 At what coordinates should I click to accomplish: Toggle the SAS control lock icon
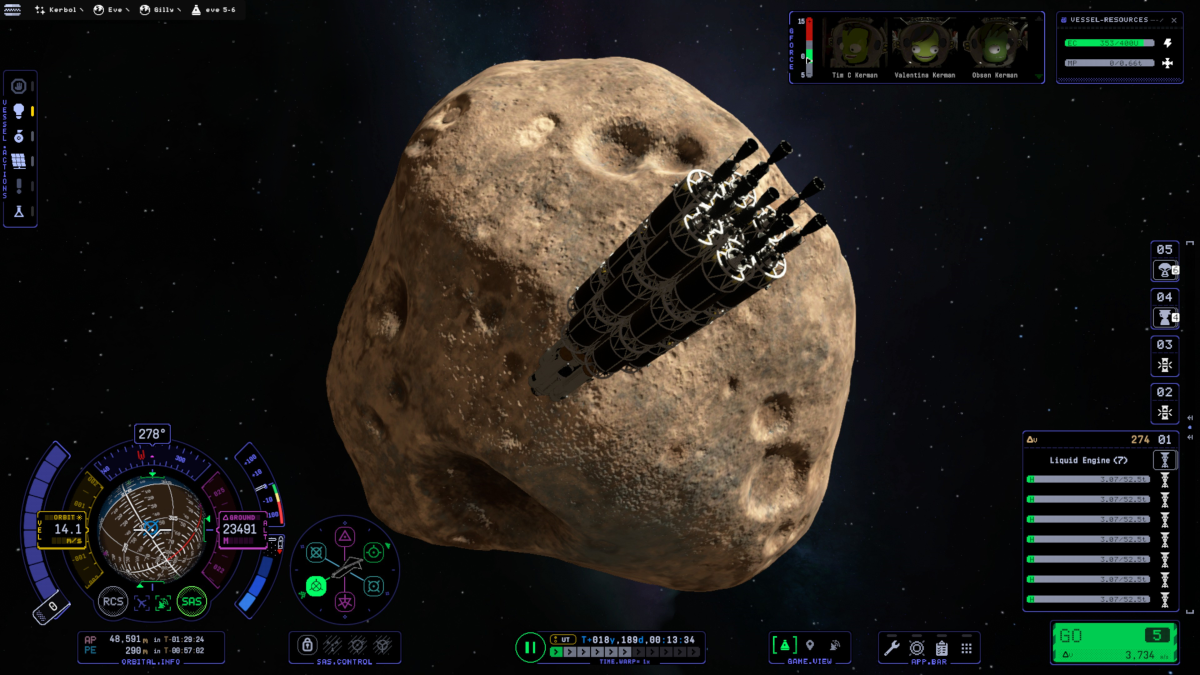click(x=308, y=646)
